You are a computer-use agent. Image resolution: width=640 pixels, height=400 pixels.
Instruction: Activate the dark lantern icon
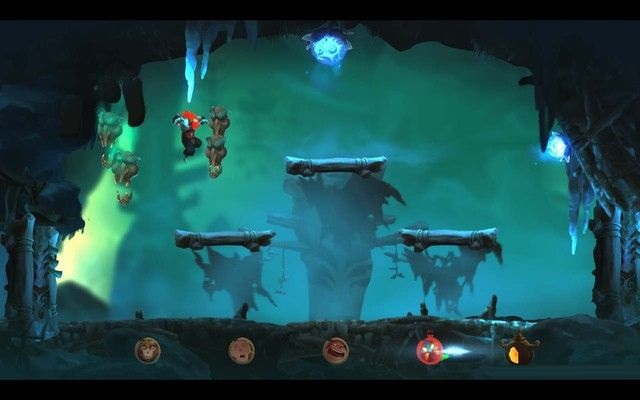[x=520, y=350]
